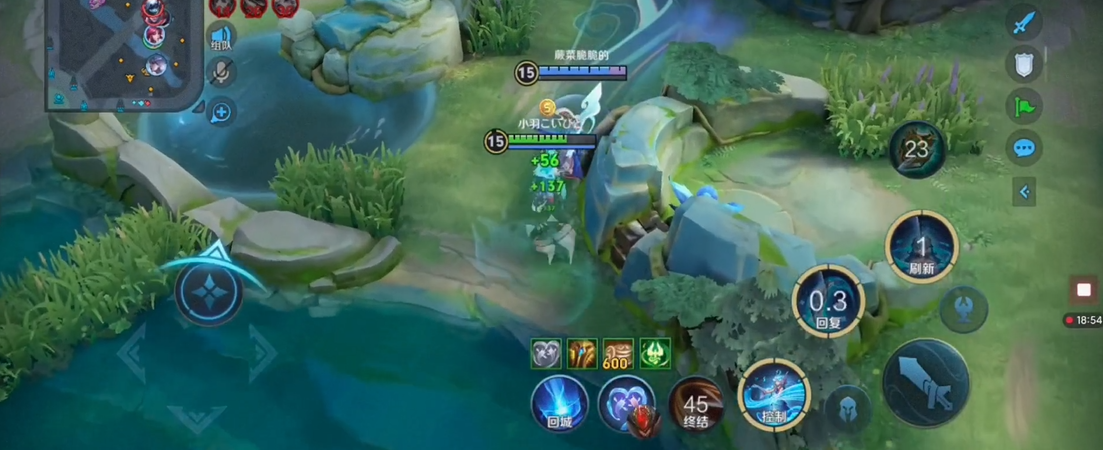Trigger the 刷新 skill button

tap(921, 246)
